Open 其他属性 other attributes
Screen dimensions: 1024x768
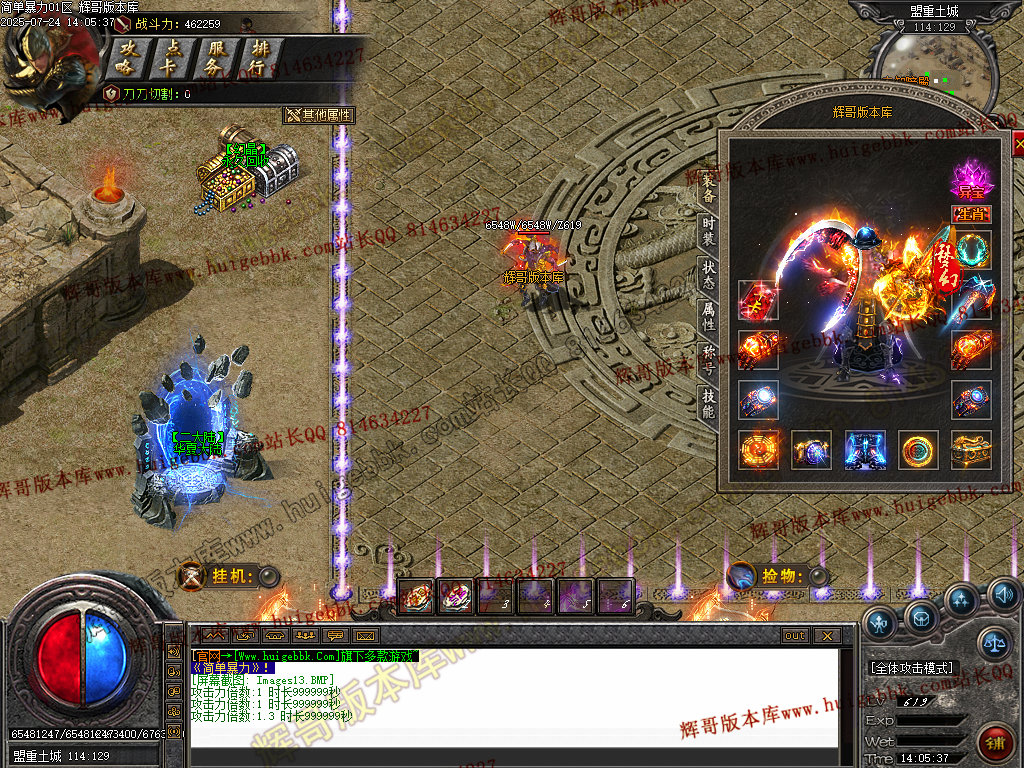pyautogui.click(x=319, y=115)
